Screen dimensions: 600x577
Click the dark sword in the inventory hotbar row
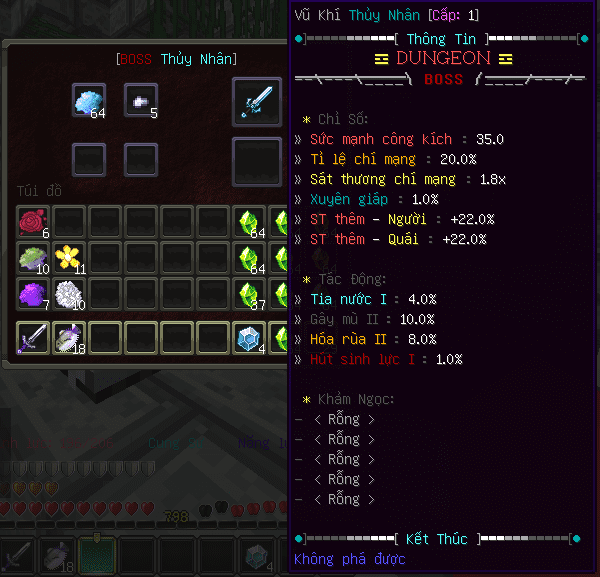point(33,338)
